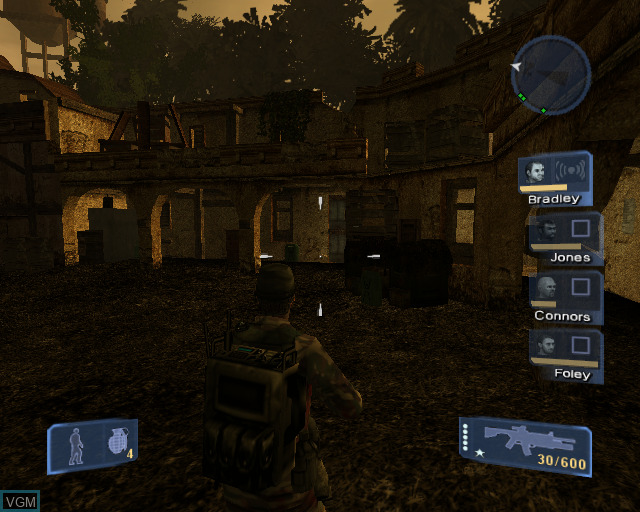The image size is (640, 512).
Task: Pick Foley's squad portrait
Action: point(546,347)
